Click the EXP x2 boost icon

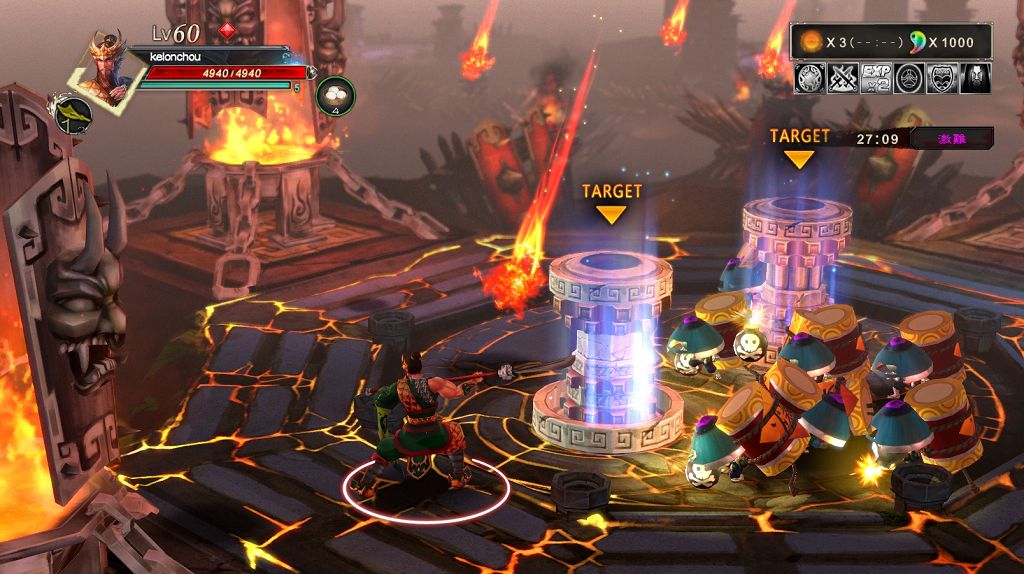coord(876,78)
